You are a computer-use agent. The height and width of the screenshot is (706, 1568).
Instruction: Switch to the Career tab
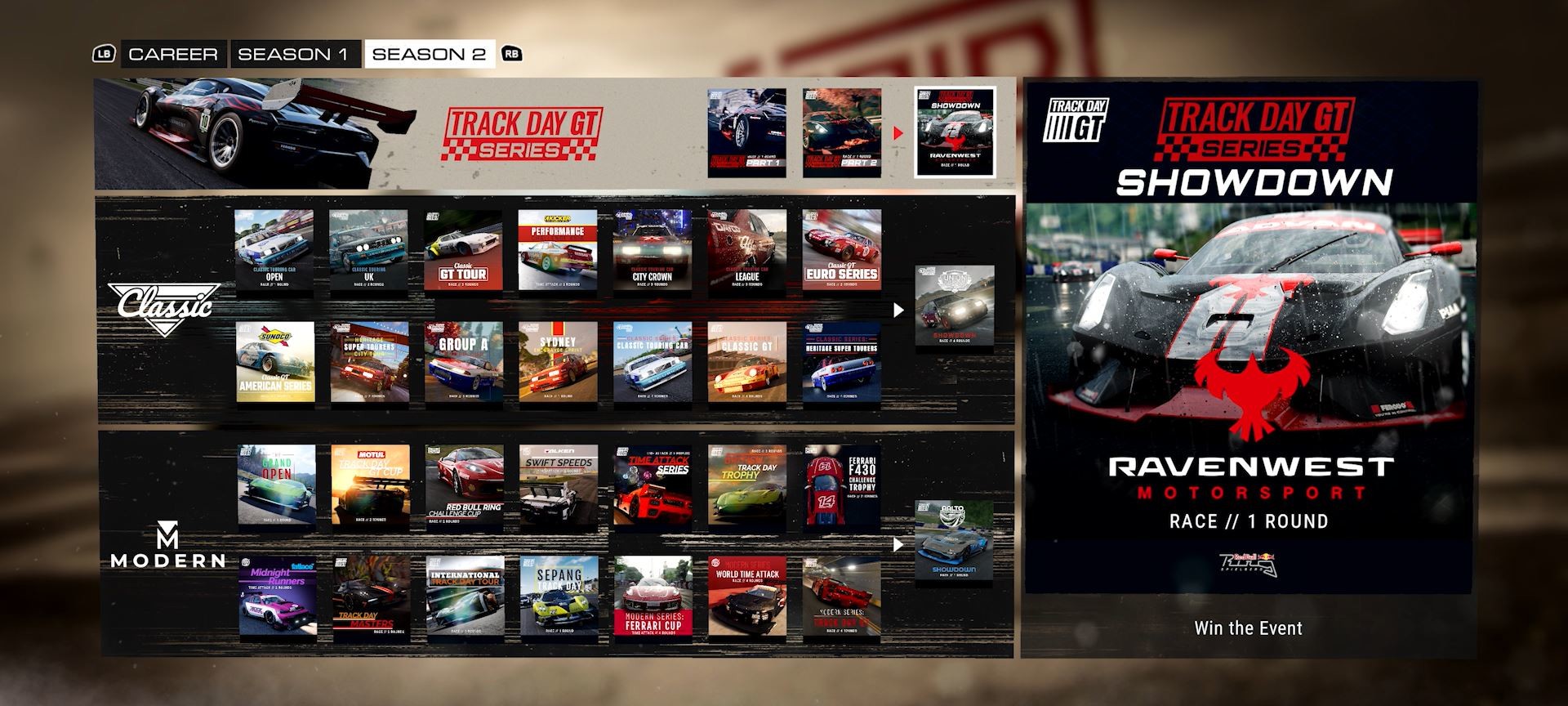point(172,54)
